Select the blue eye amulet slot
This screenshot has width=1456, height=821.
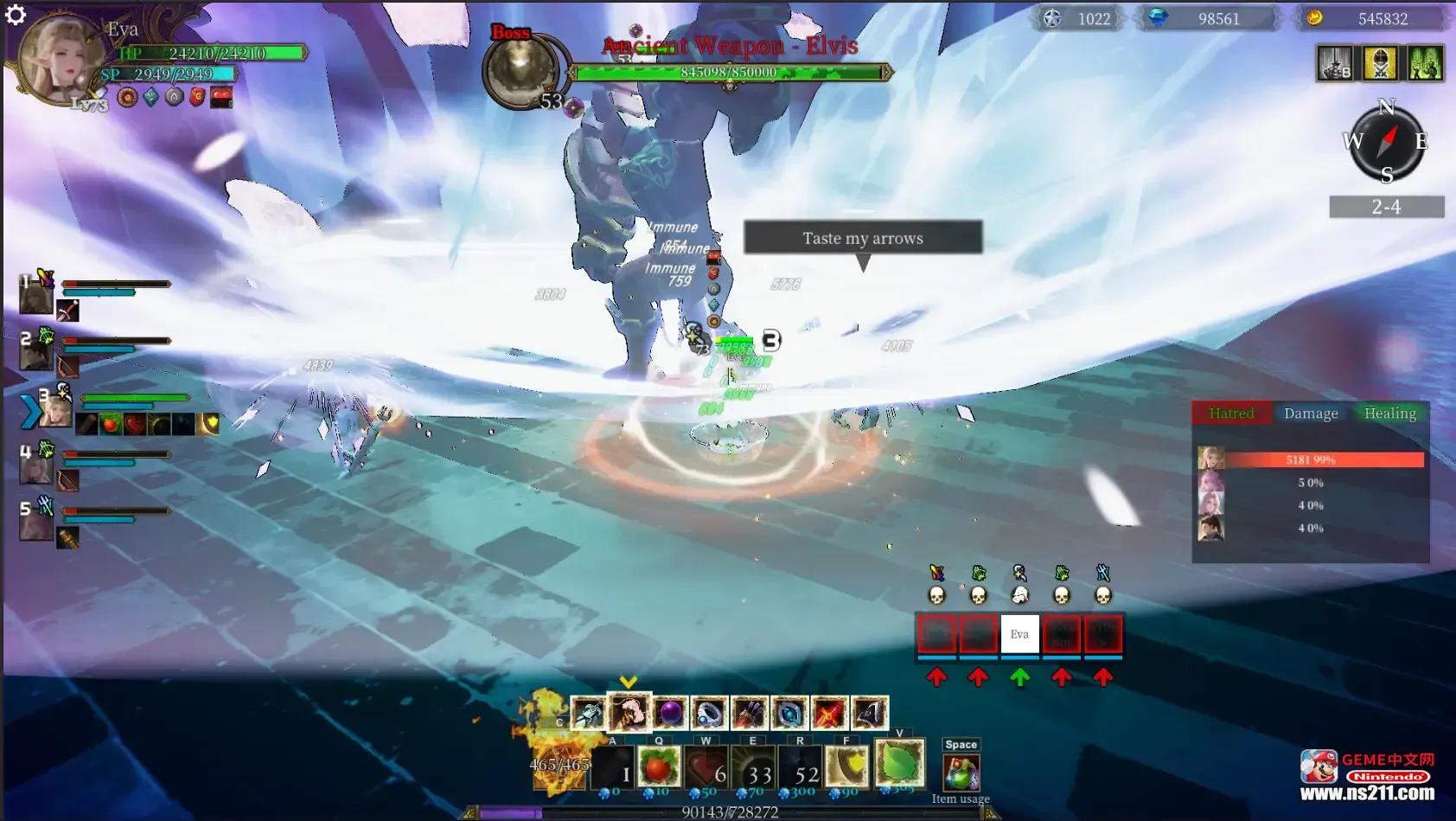coord(789,714)
